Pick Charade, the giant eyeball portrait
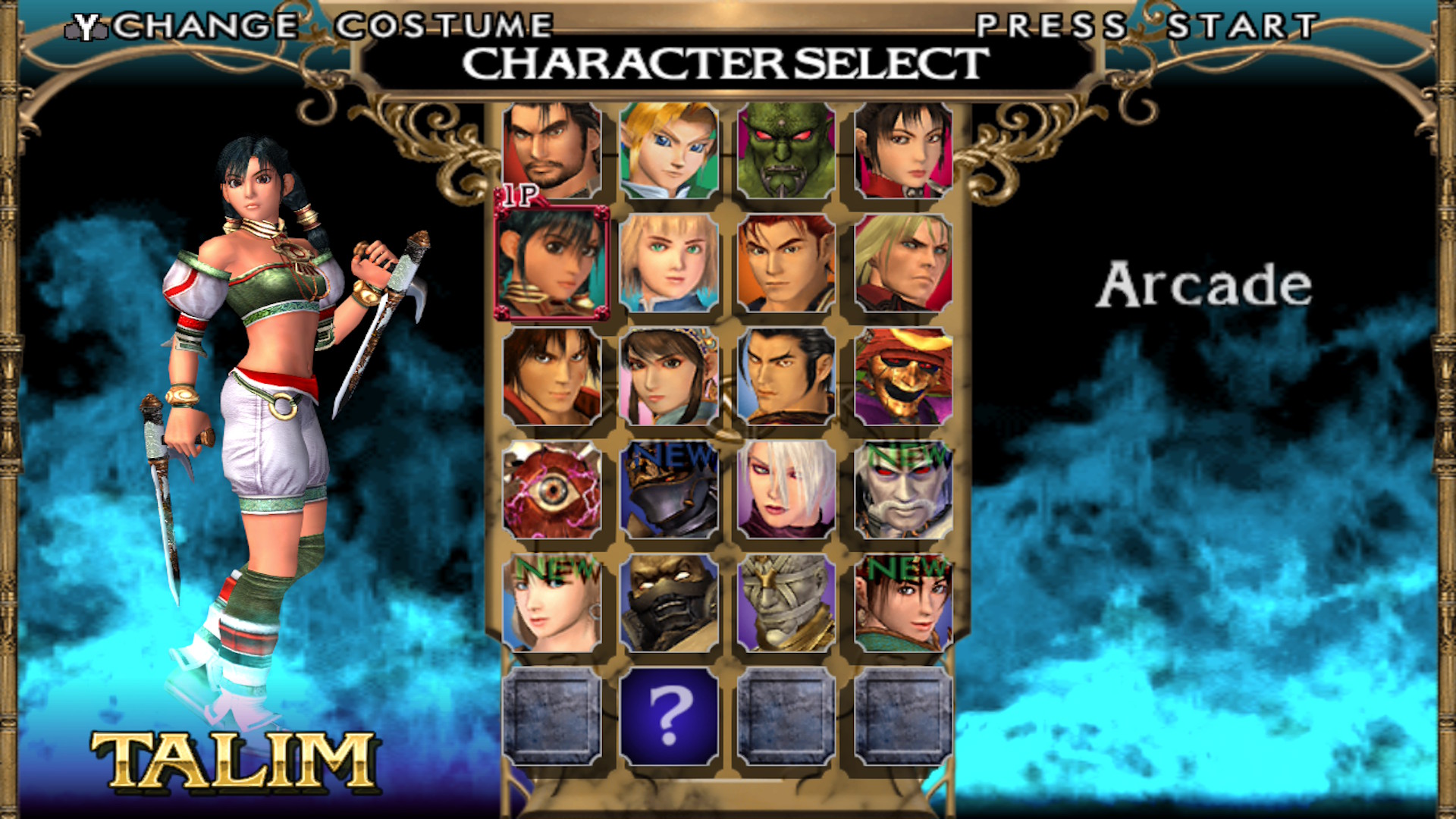The image size is (1456, 819). (x=551, y=490)
